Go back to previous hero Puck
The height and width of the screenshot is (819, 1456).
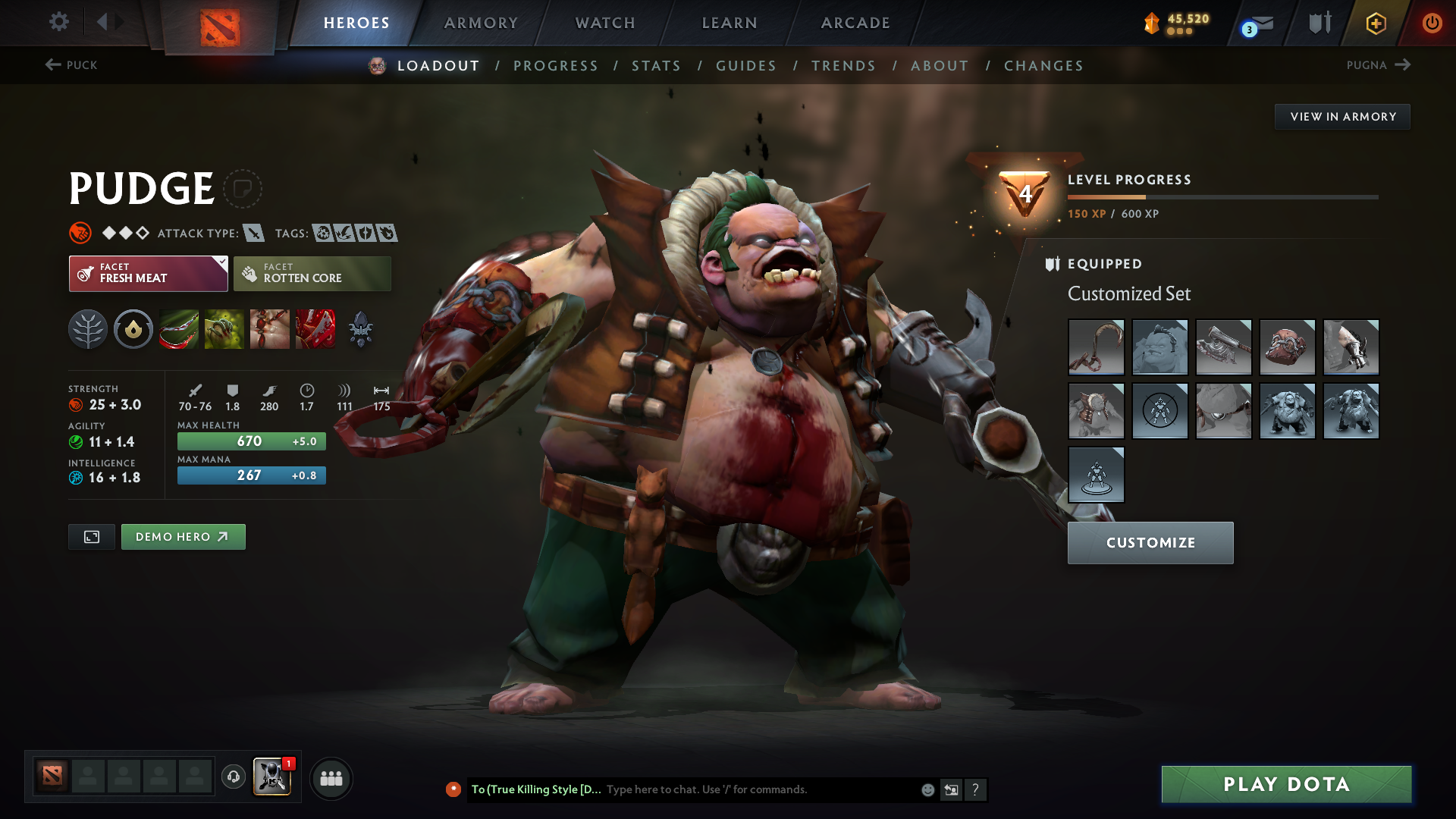click(71, 65)
